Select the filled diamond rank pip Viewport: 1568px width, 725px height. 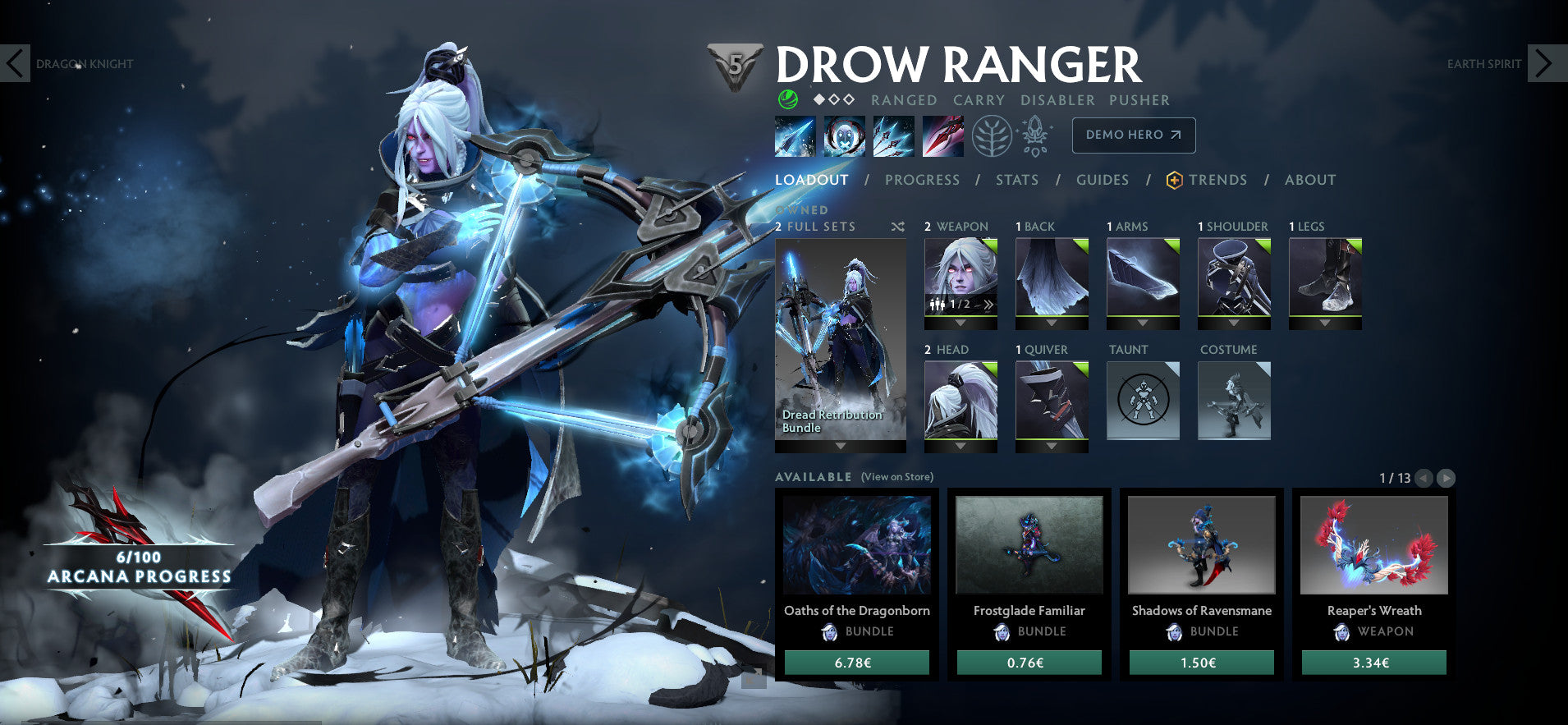click(x=818, y=99)
